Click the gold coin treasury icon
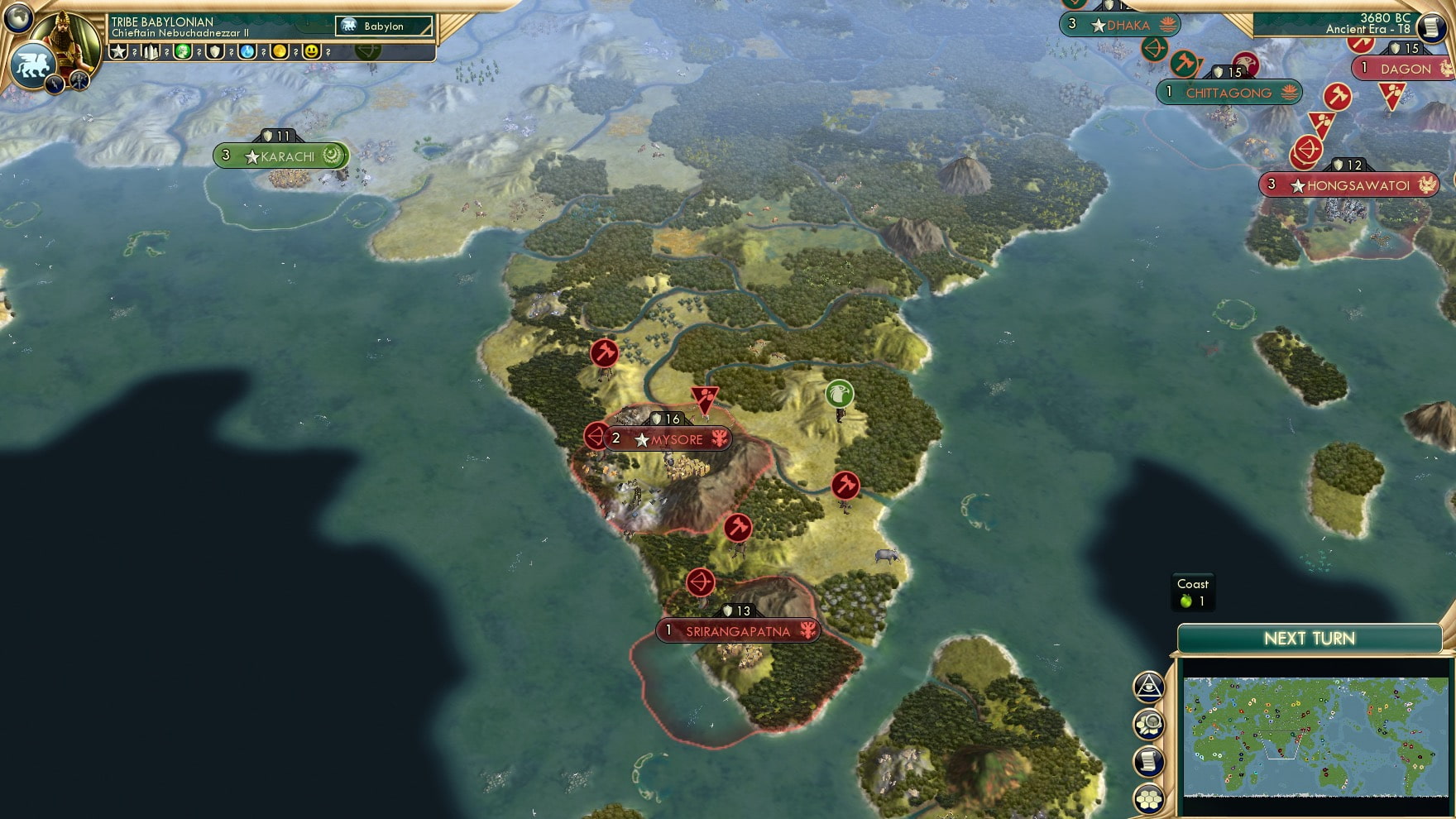The image size is (1456, 819). (x=280, y=51)
